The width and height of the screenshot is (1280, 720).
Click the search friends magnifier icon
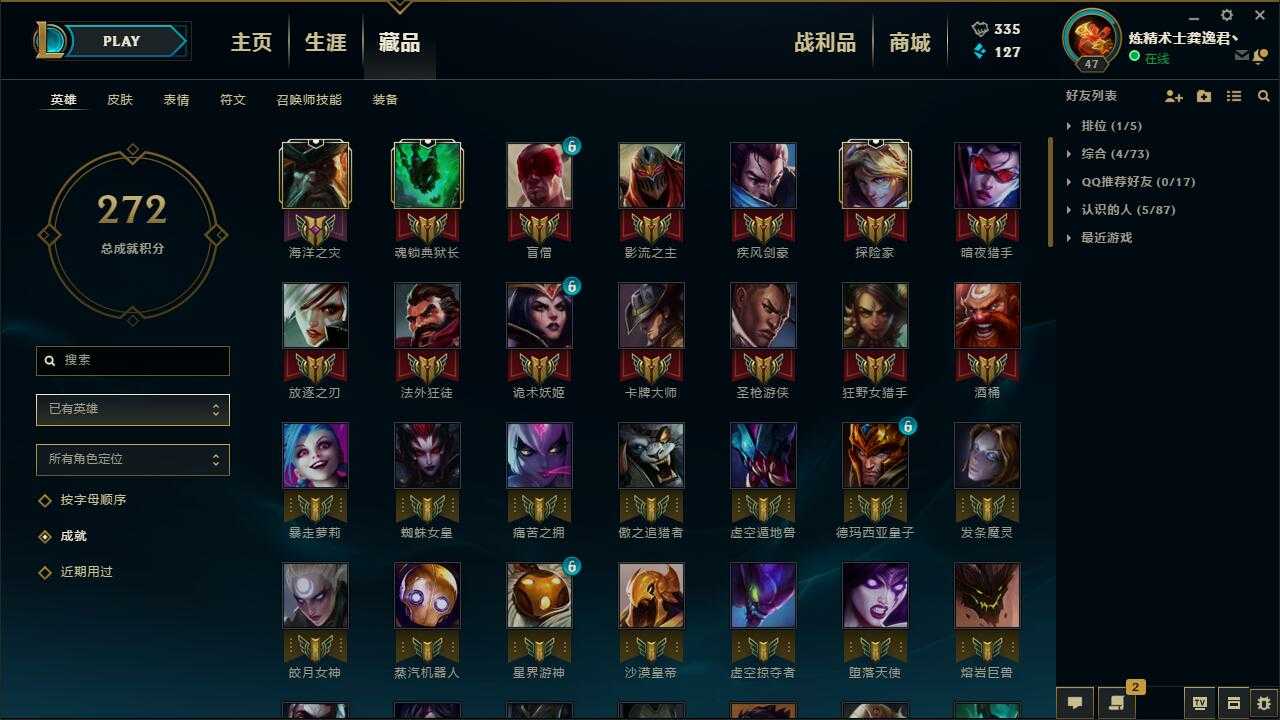coord(1263,96)
